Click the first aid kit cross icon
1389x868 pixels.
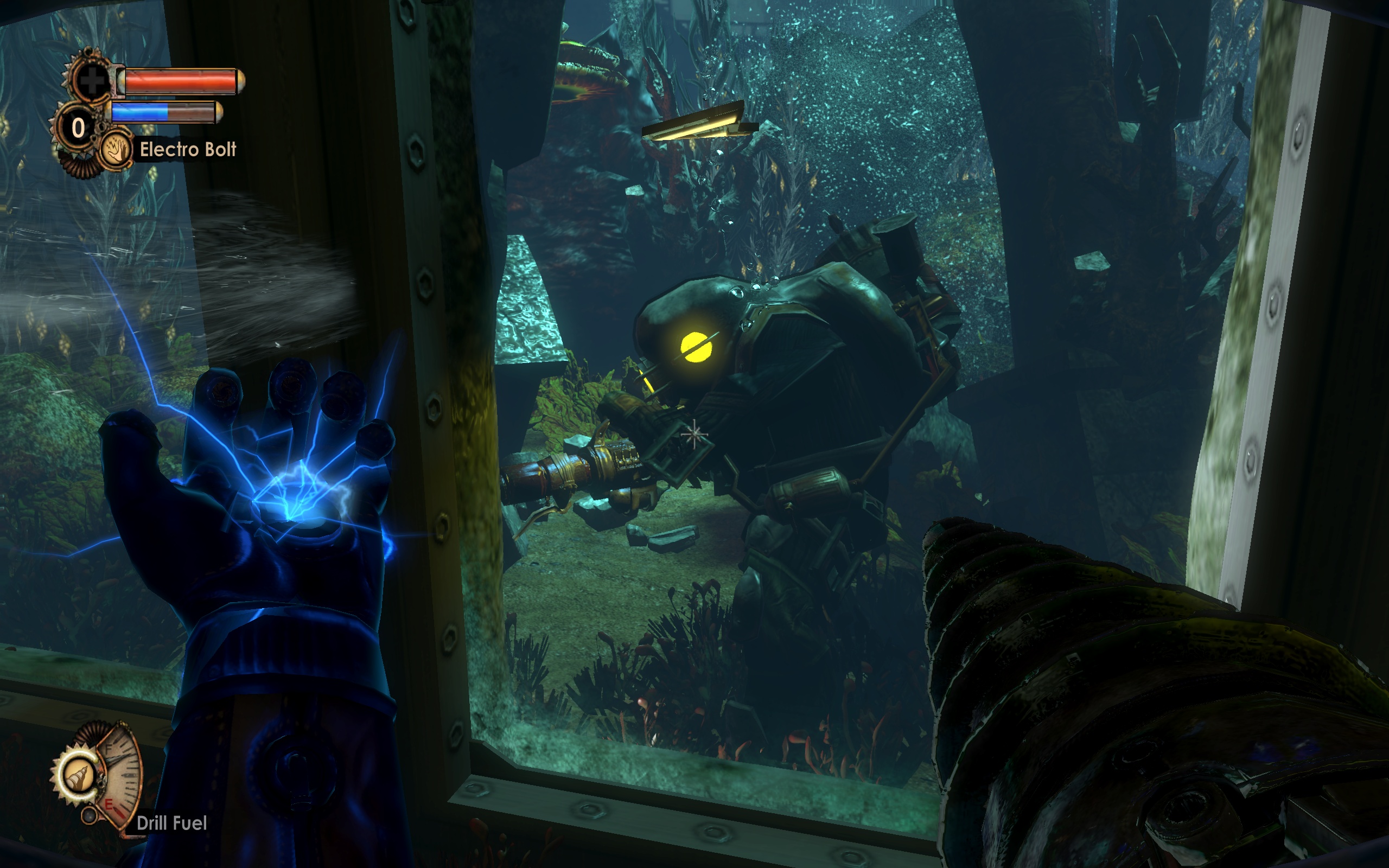[x=92, y=81]
